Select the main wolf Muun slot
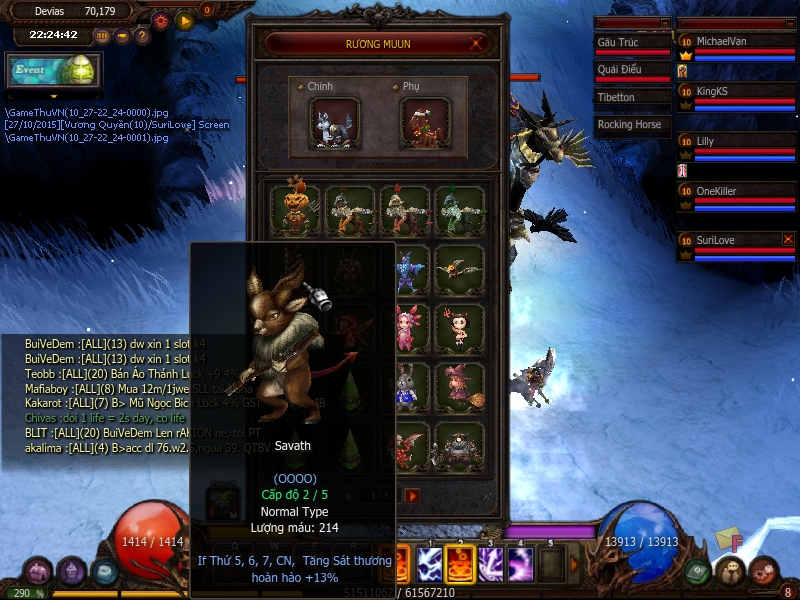The width and height of the screenshot is (800, 600). coord(335,124)
